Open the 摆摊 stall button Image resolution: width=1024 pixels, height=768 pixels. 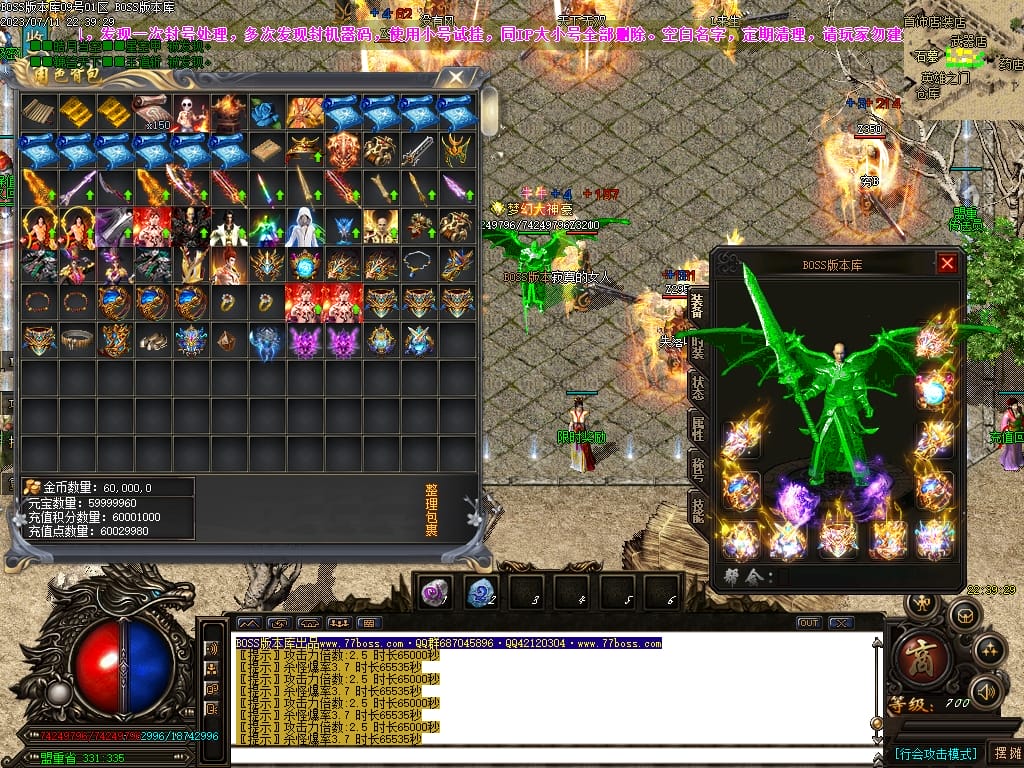(x=1004, y=752)
